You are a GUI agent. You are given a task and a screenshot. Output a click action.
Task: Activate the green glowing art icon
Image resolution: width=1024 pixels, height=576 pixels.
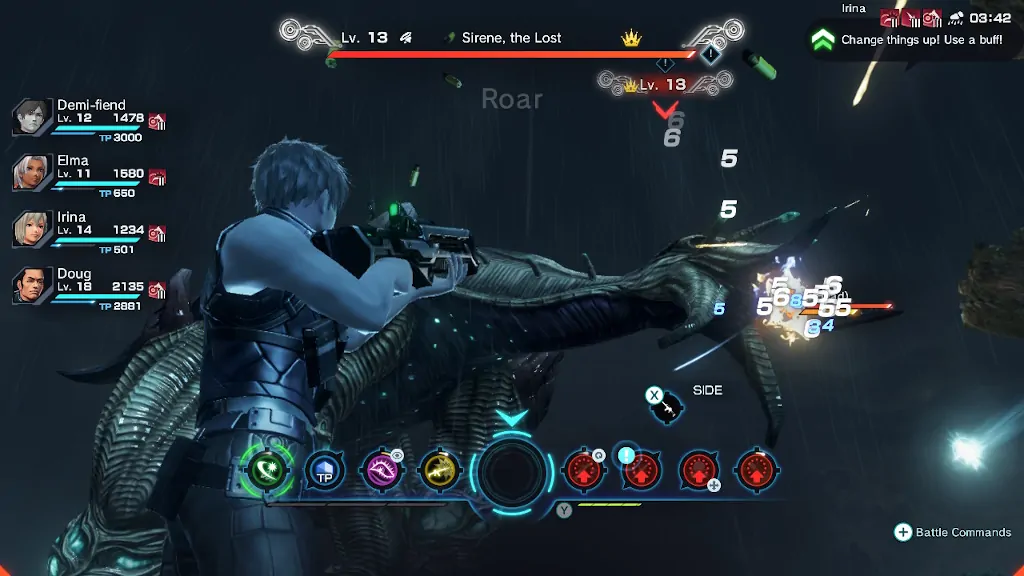[268, 469]
